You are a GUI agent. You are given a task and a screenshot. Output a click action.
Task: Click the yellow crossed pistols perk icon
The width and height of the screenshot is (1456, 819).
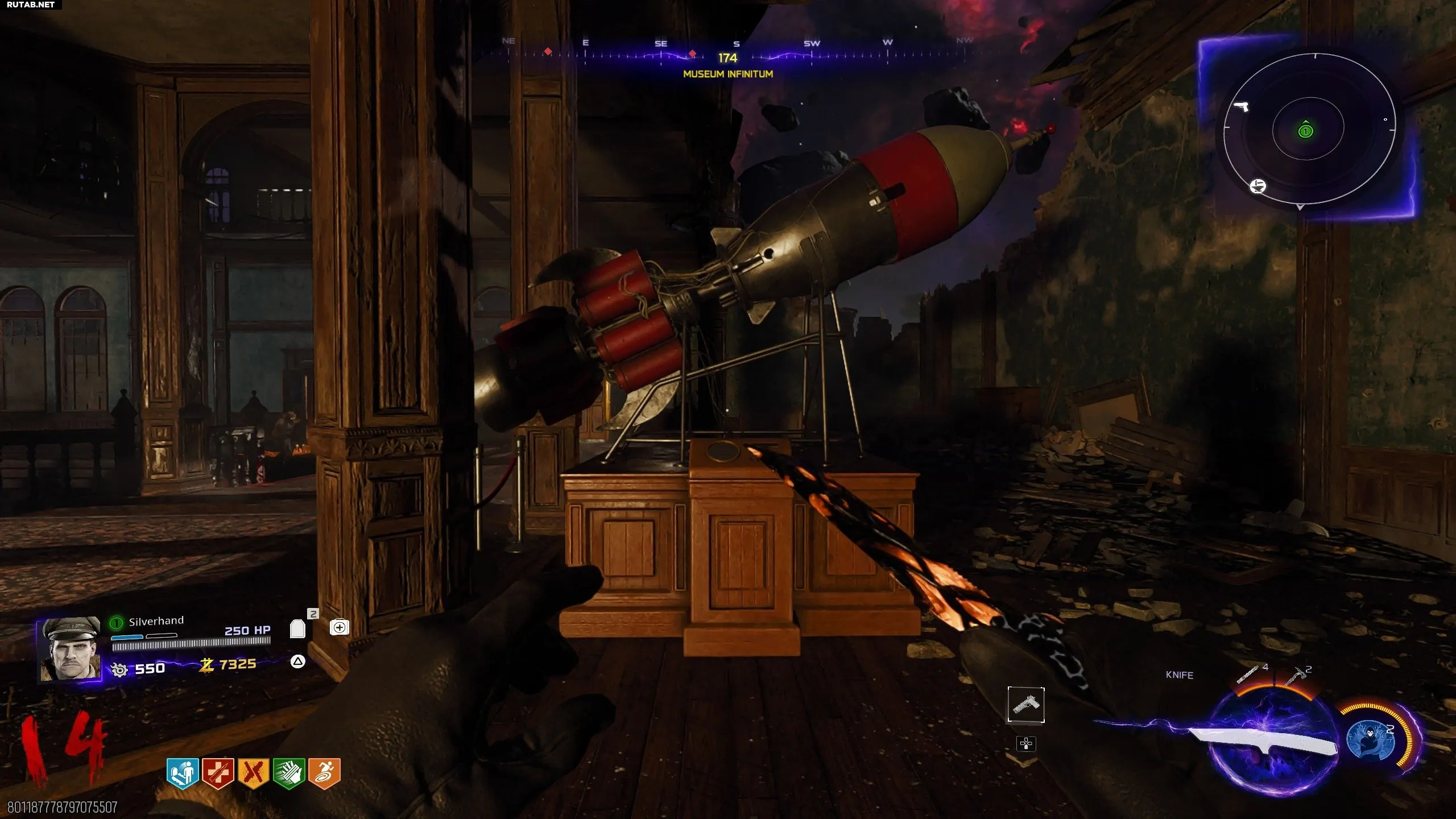(x=253, y=773)
